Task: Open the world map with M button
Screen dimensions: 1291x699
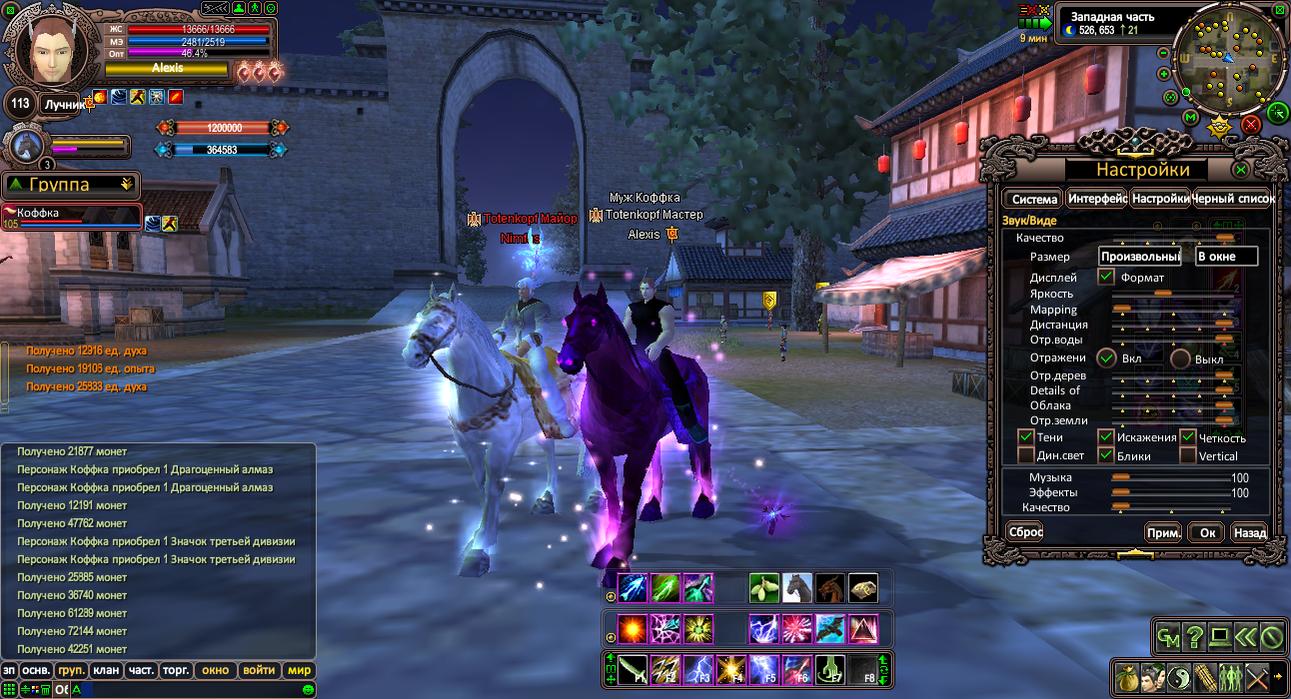Action: pos(1190,118)
